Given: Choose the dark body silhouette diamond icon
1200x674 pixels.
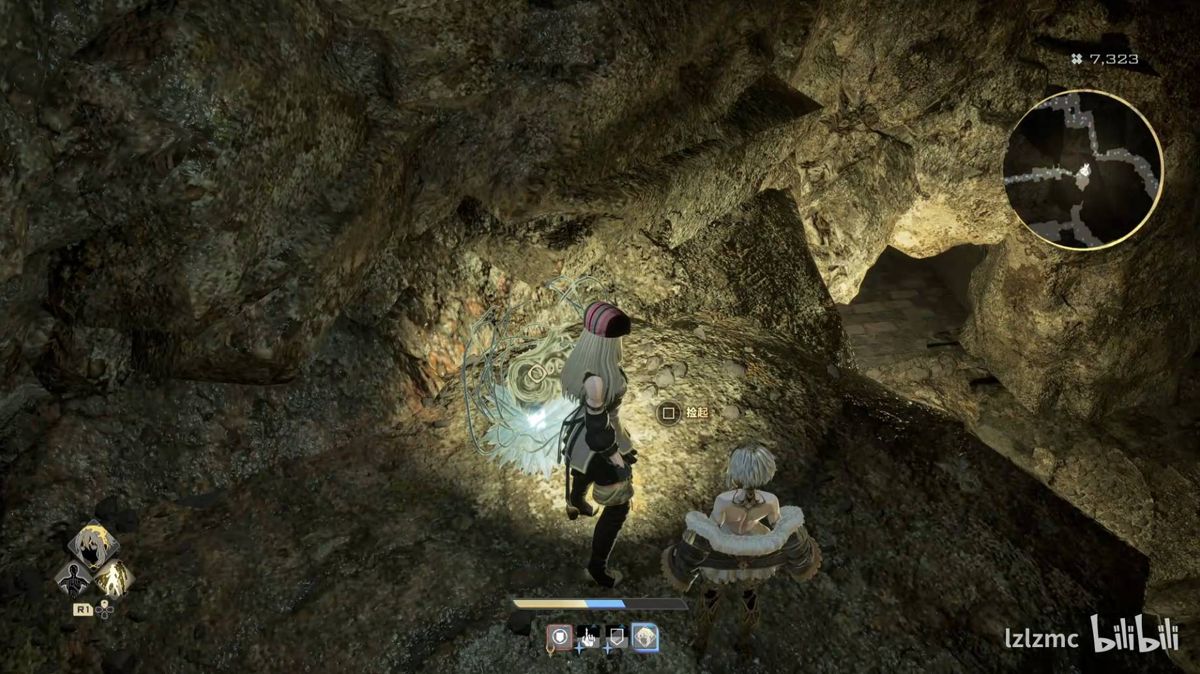Looking at the screenshot, I should coord(72,578).
